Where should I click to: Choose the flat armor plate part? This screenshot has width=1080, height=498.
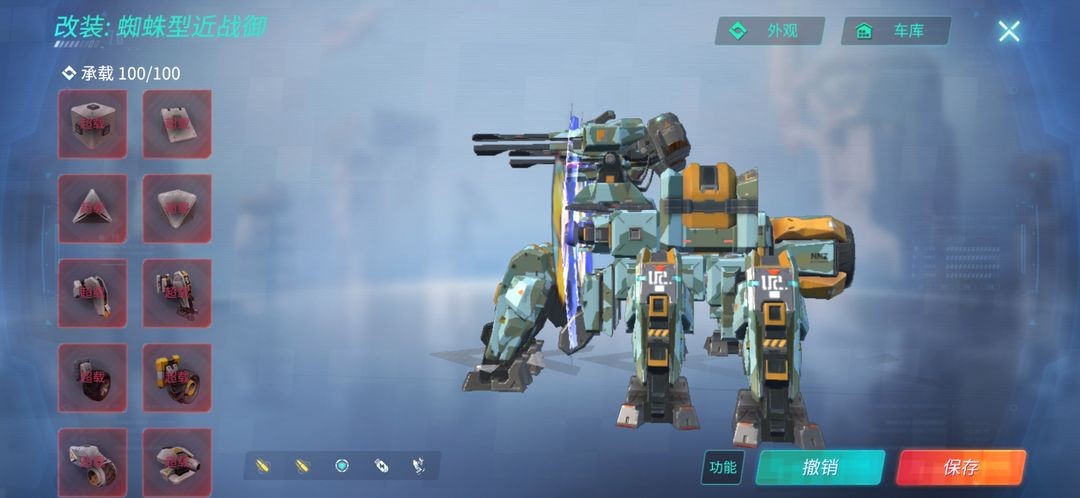click(177, 124)
